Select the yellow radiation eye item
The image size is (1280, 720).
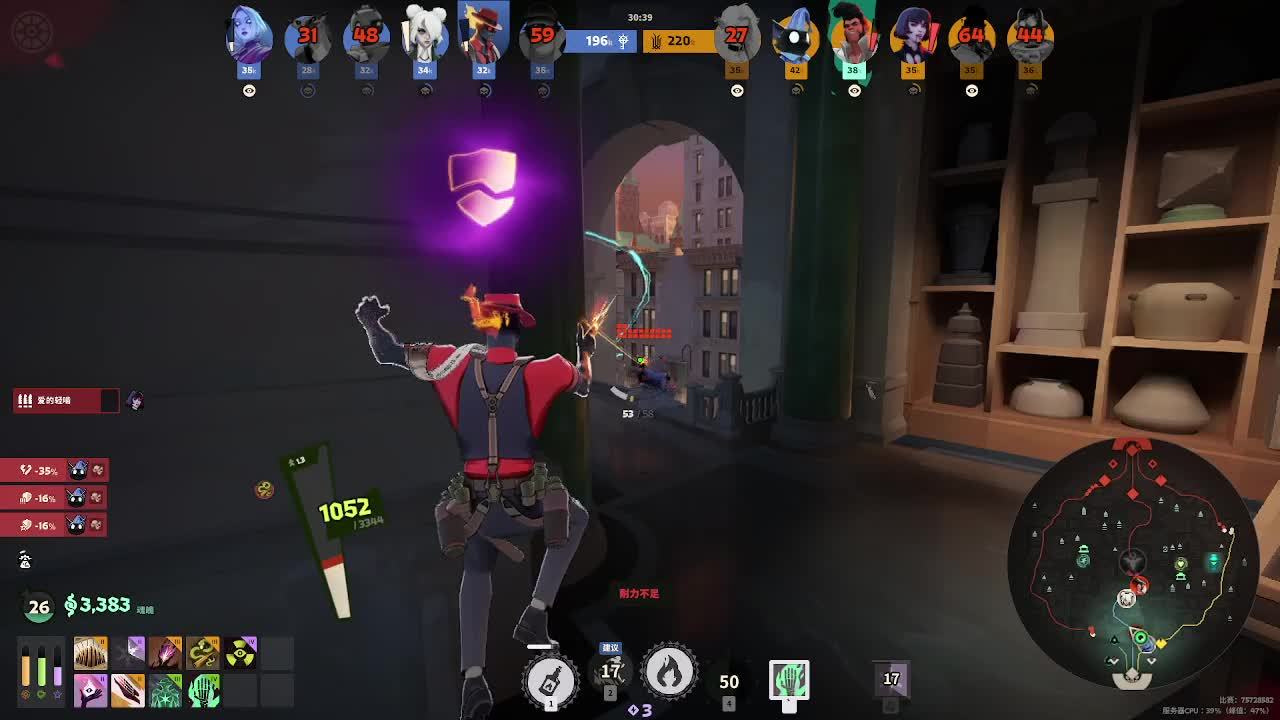240,653
